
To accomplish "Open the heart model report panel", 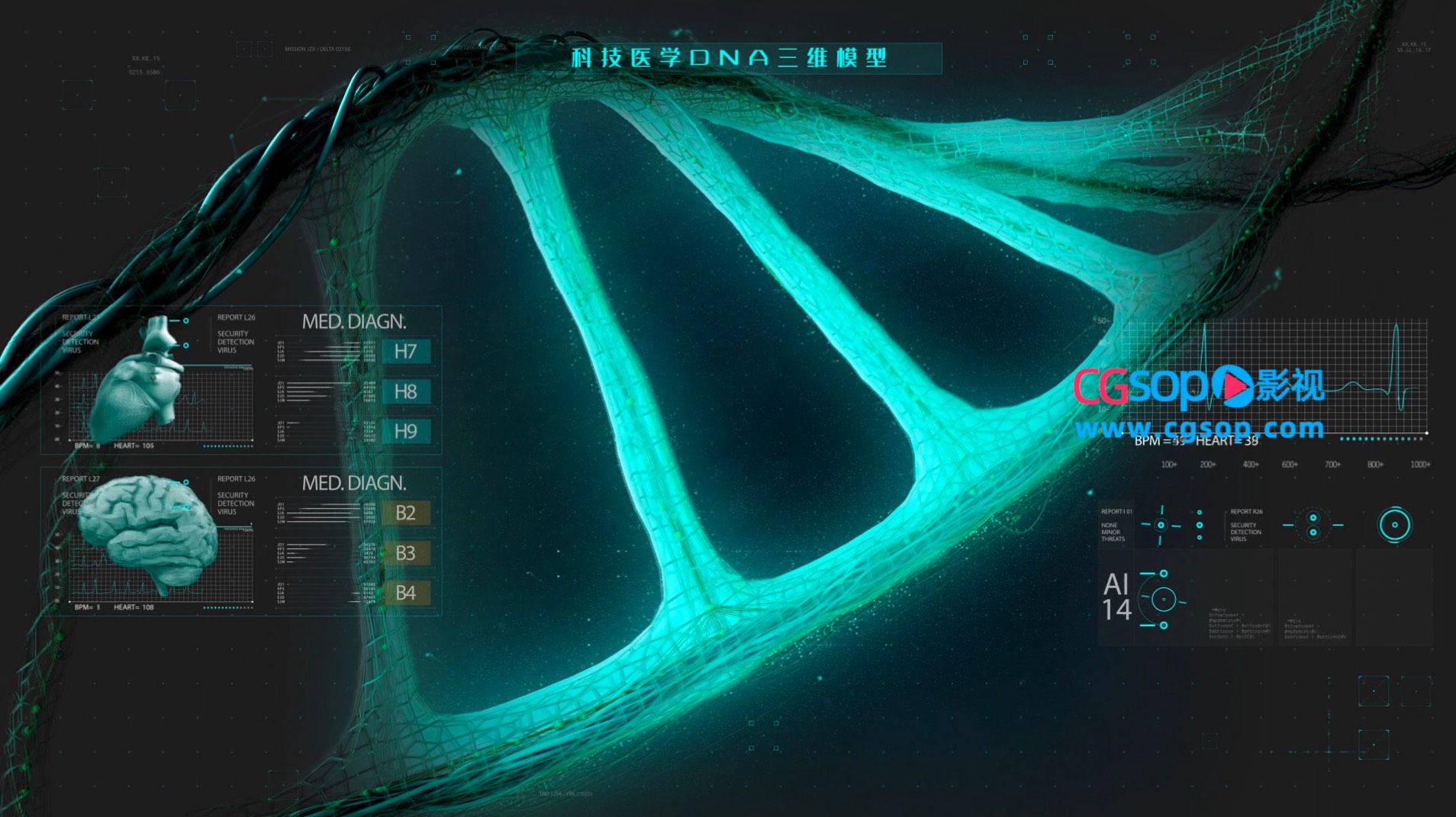I will 145,380.
